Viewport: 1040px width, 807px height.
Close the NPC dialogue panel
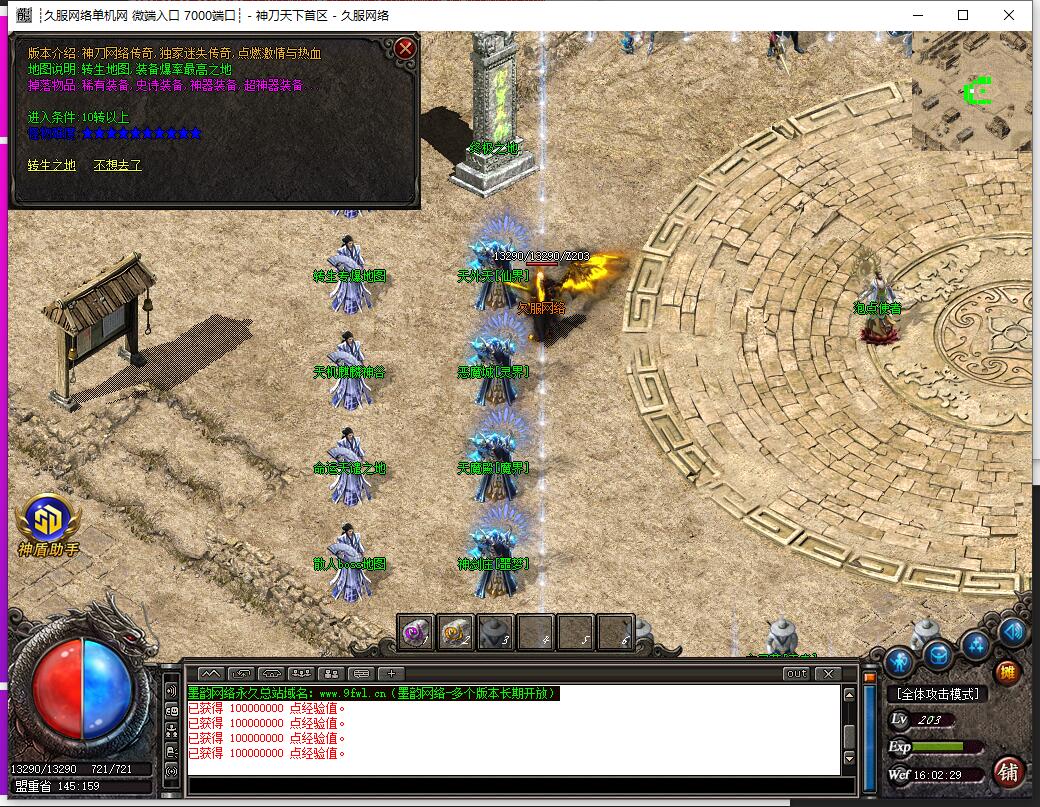[405, 48]
